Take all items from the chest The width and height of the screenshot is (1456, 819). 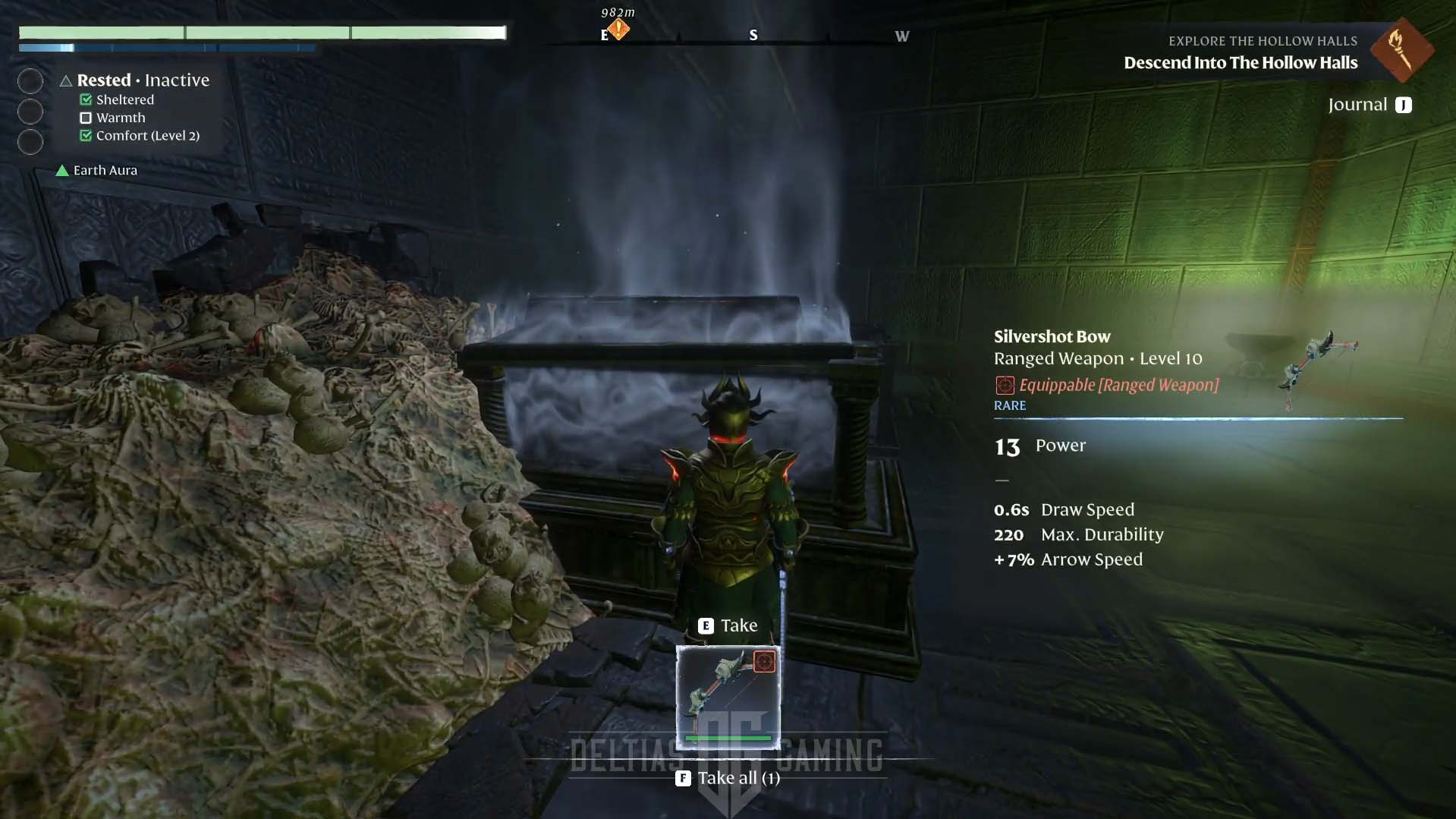728,778
